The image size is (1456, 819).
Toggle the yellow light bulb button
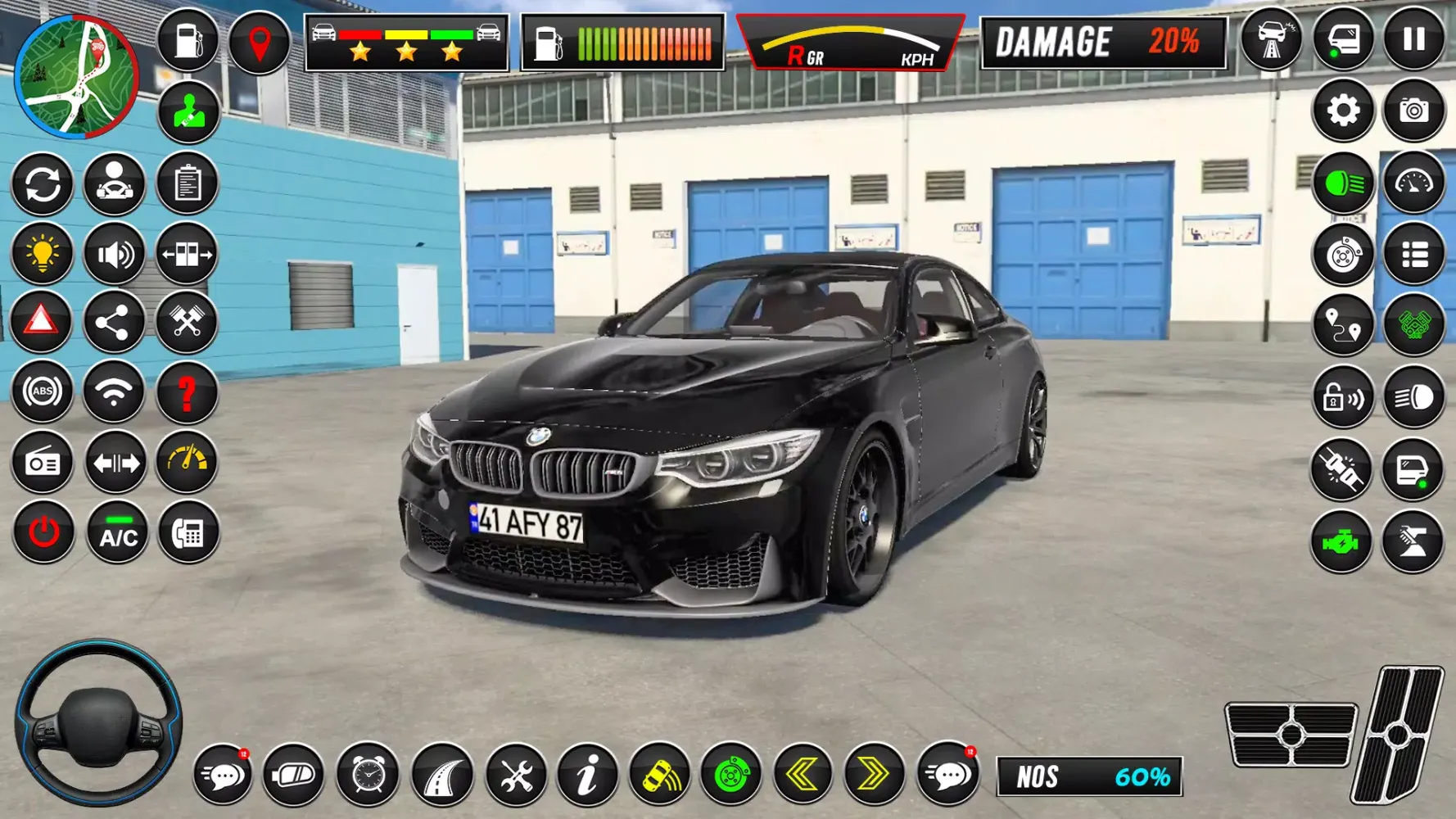(x=43, y=254)
